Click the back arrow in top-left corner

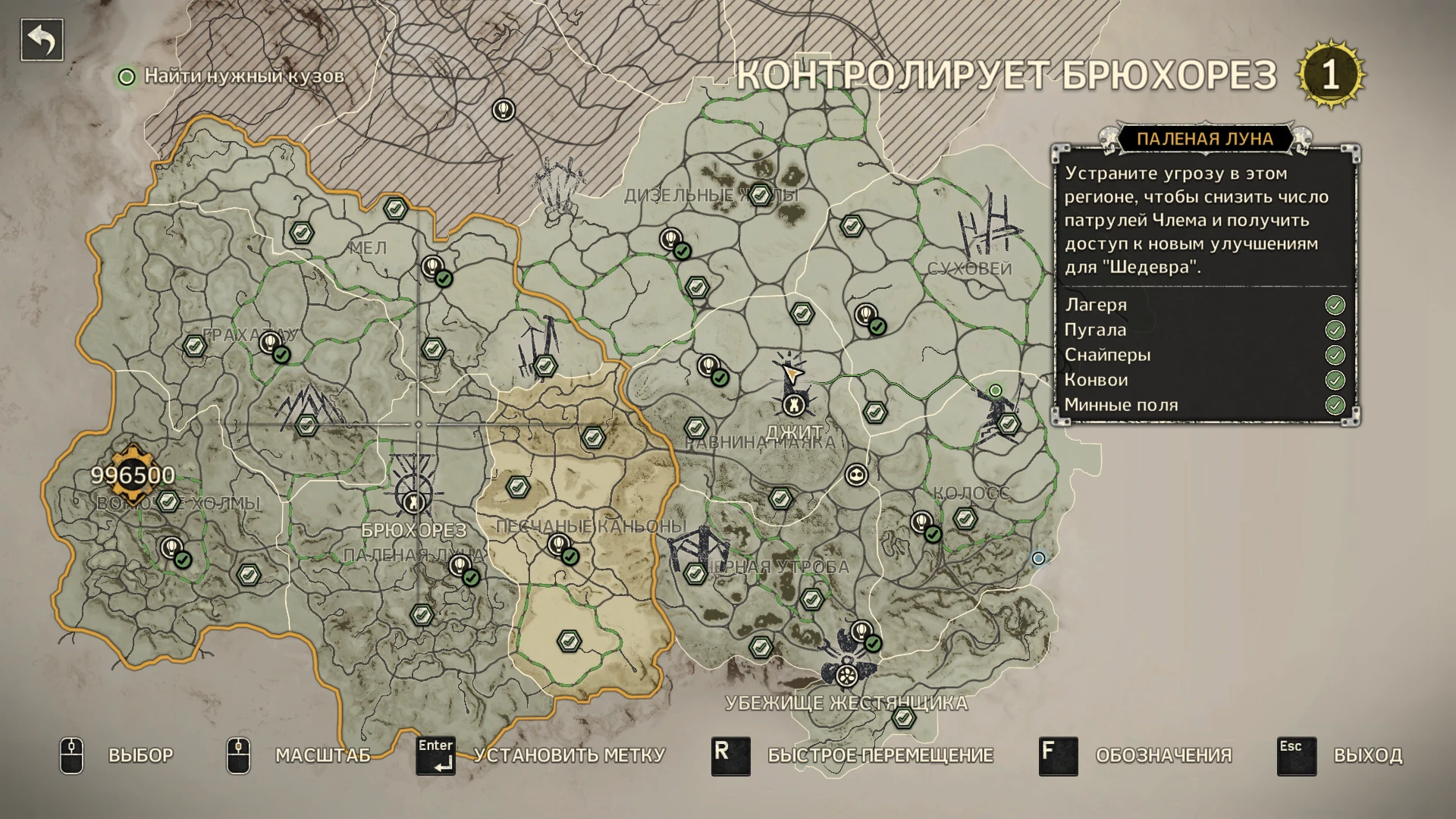[42, 39]
